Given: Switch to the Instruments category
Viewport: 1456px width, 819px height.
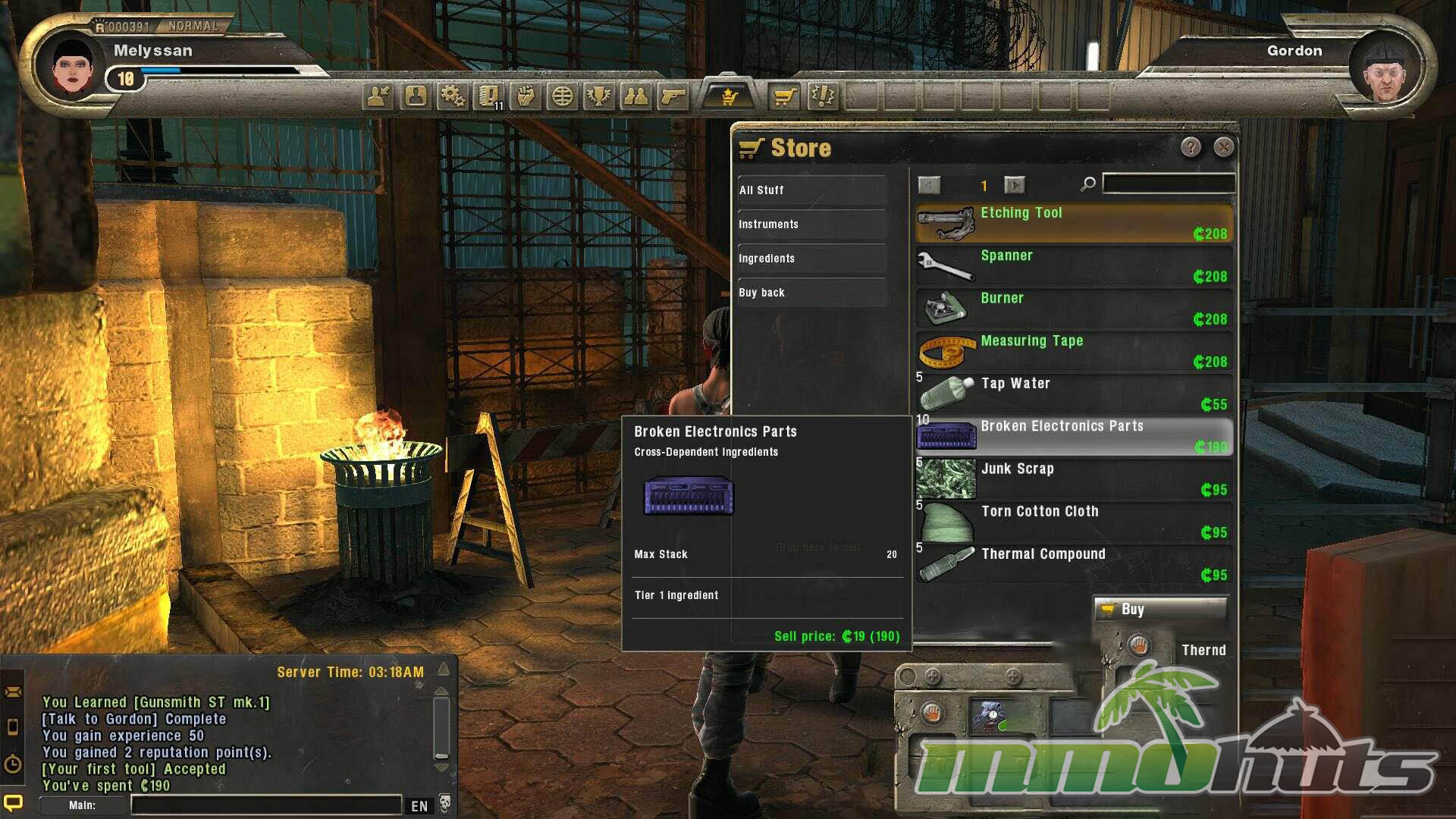Looking at the screenshot, I should point(811,224).
